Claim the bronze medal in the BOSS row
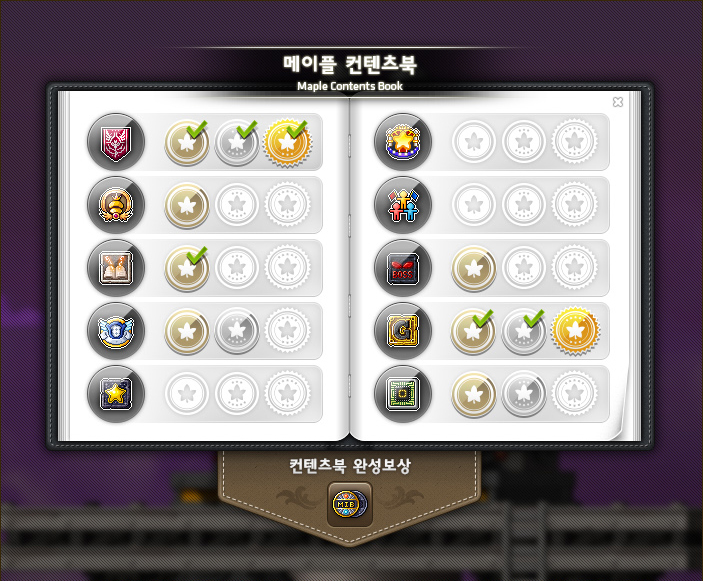 pyautogui.click(x=474, y=268)
